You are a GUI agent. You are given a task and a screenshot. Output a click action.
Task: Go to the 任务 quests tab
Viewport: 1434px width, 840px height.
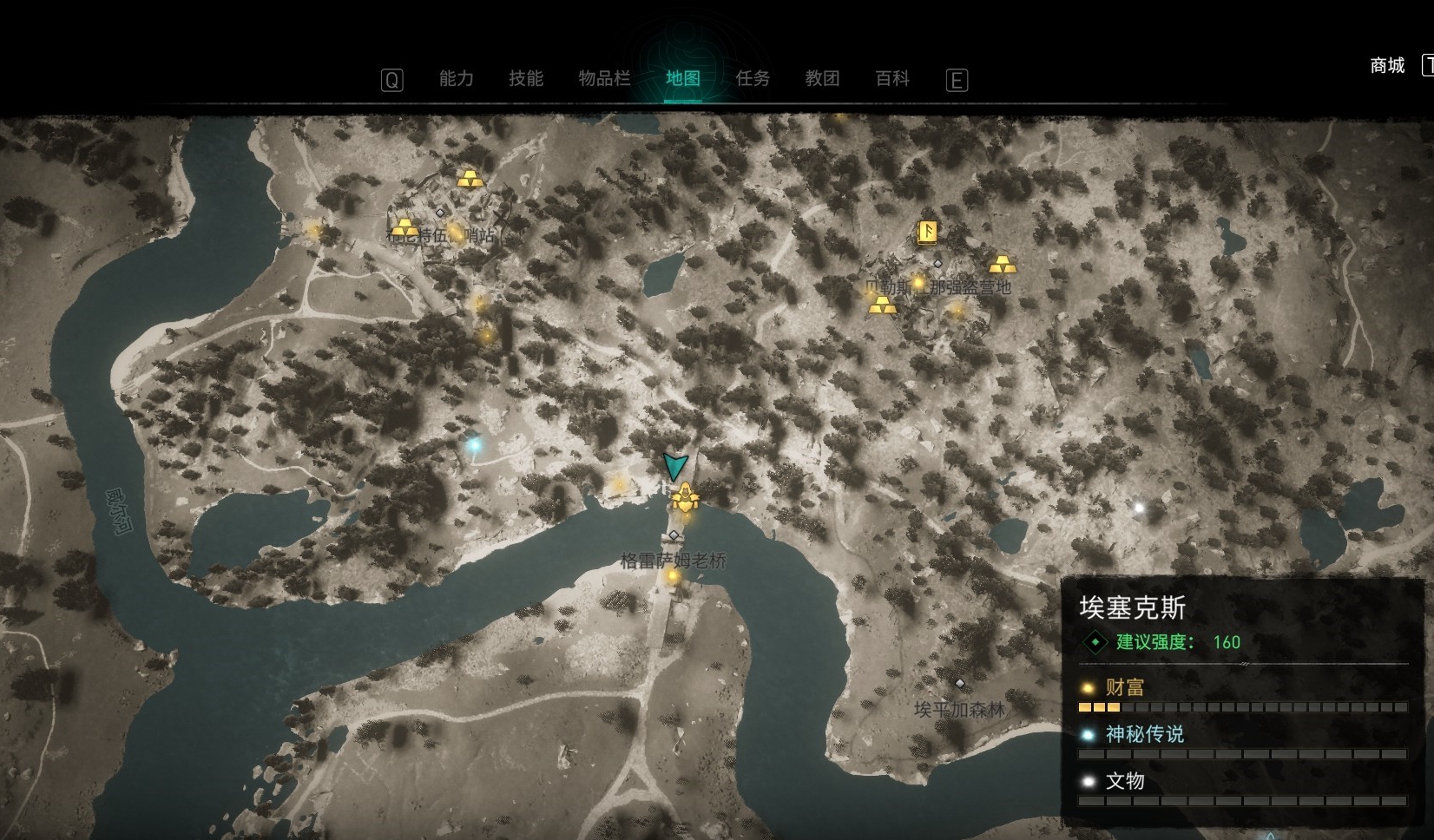tap(753, 79)
